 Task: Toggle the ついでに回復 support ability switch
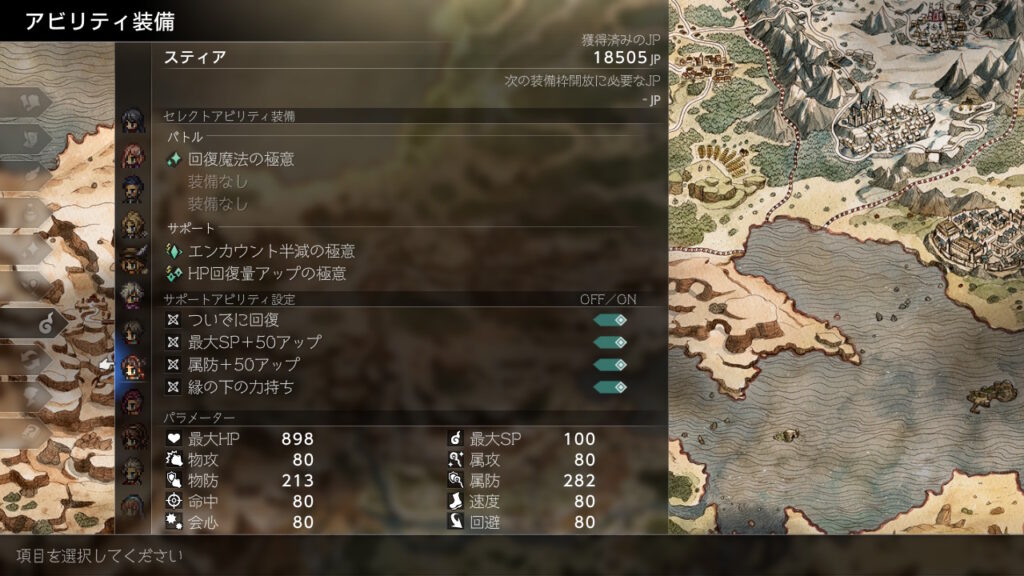[610, 320]
